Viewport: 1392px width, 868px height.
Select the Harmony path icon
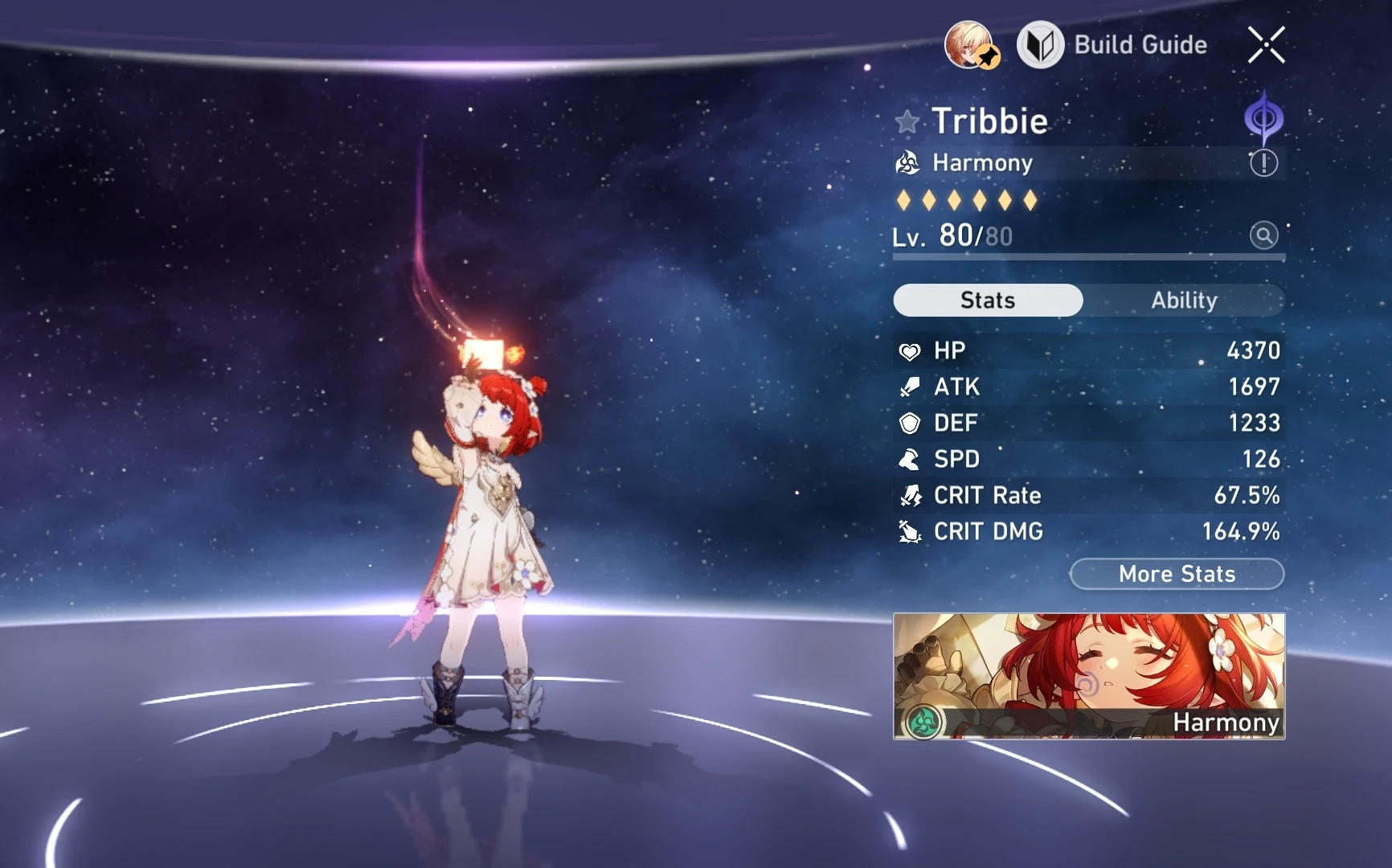point(907,163)
